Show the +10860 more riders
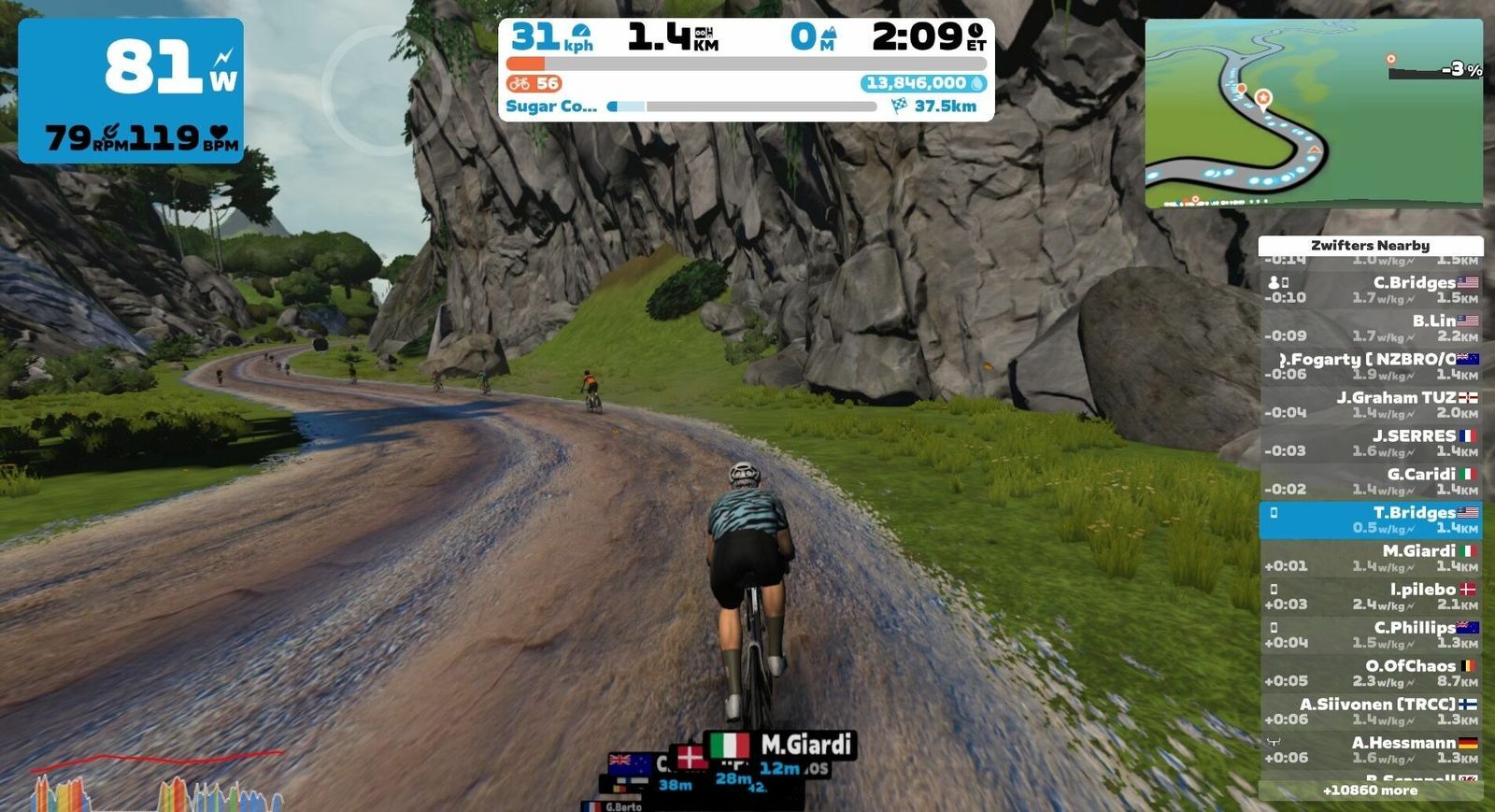 pos(1371,791)
